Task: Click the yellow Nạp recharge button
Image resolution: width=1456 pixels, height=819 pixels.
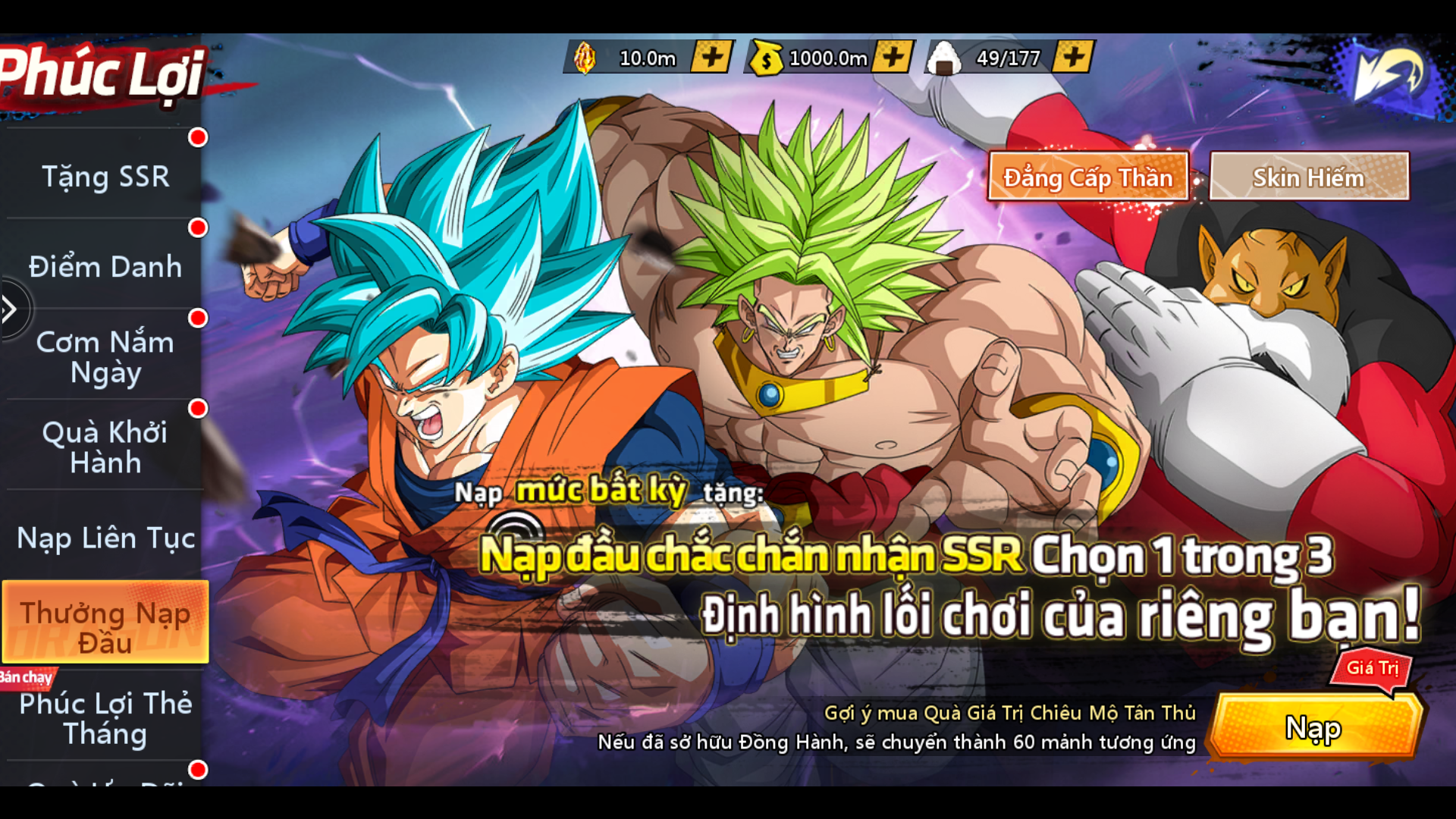Action: 1313,728
